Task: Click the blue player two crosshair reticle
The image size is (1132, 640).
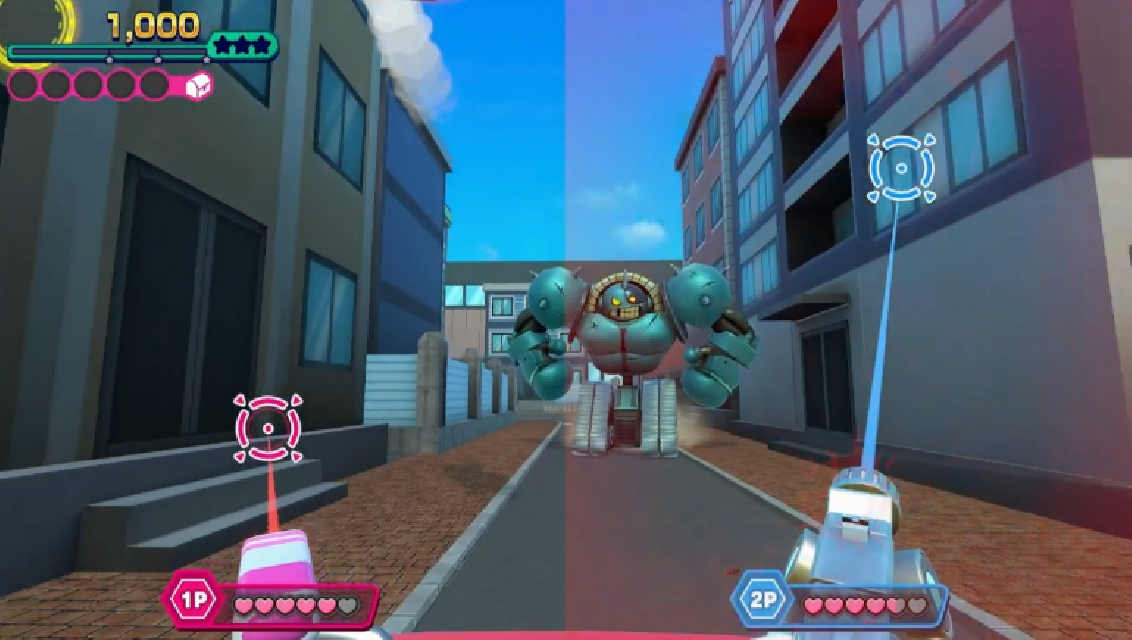Action: coord(901,168)
